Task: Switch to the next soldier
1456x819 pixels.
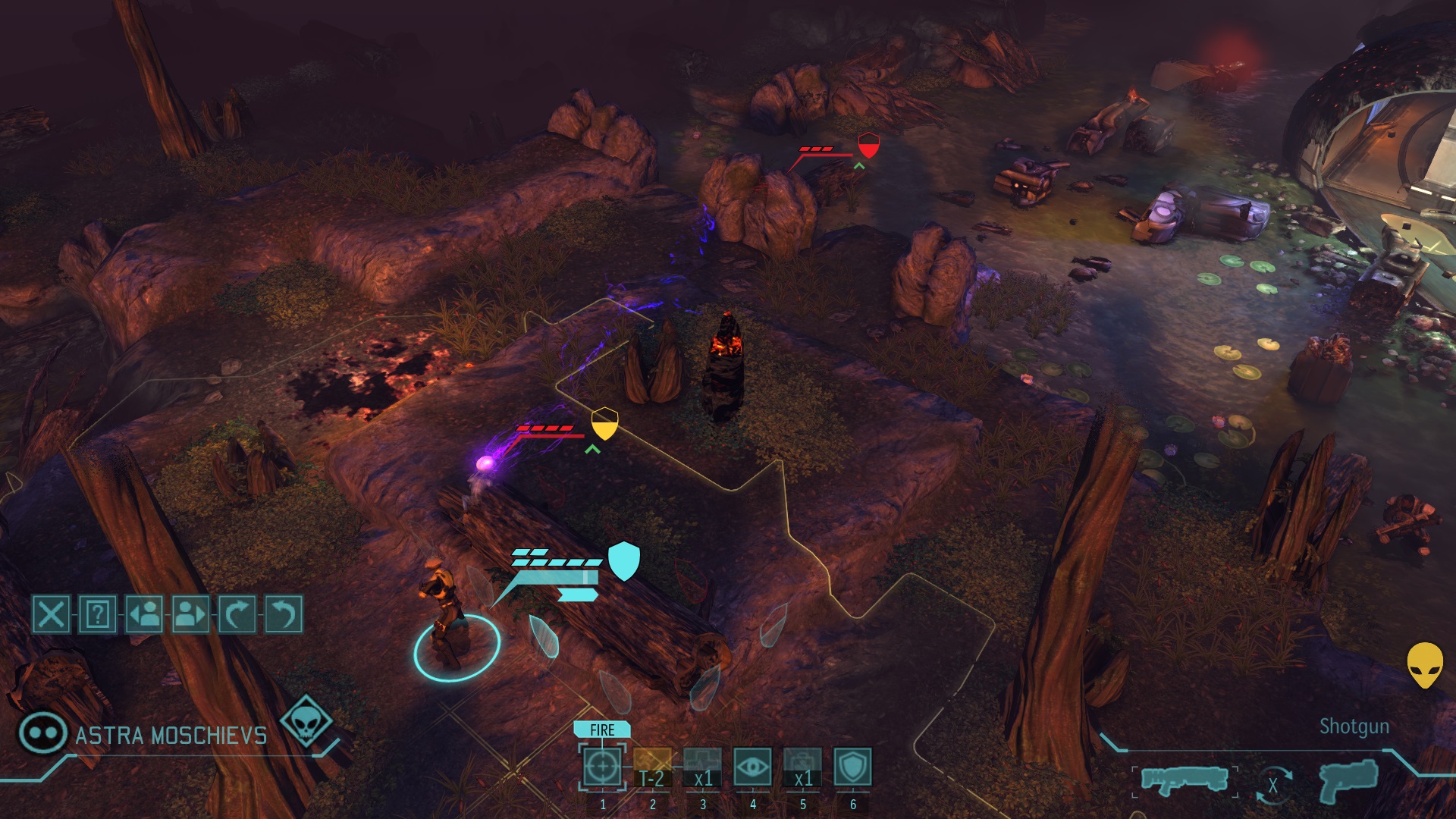Action: 190,613
